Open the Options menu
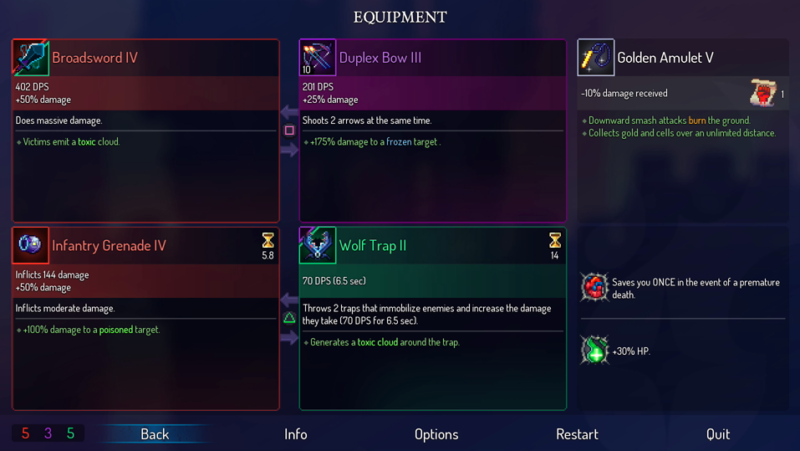 436,434
